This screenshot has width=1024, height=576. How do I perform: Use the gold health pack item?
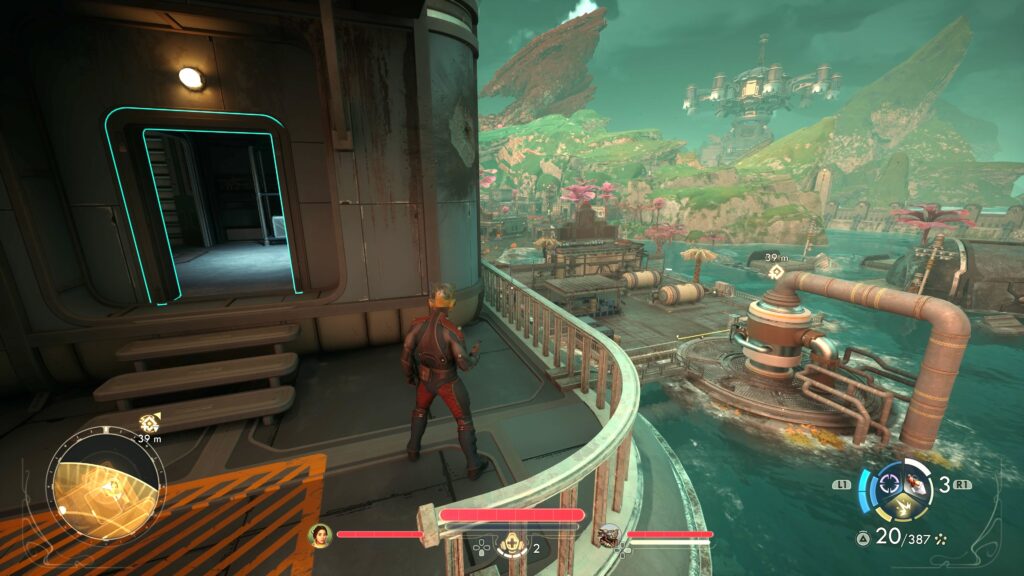pyautogui.click(x=511, y=545)
